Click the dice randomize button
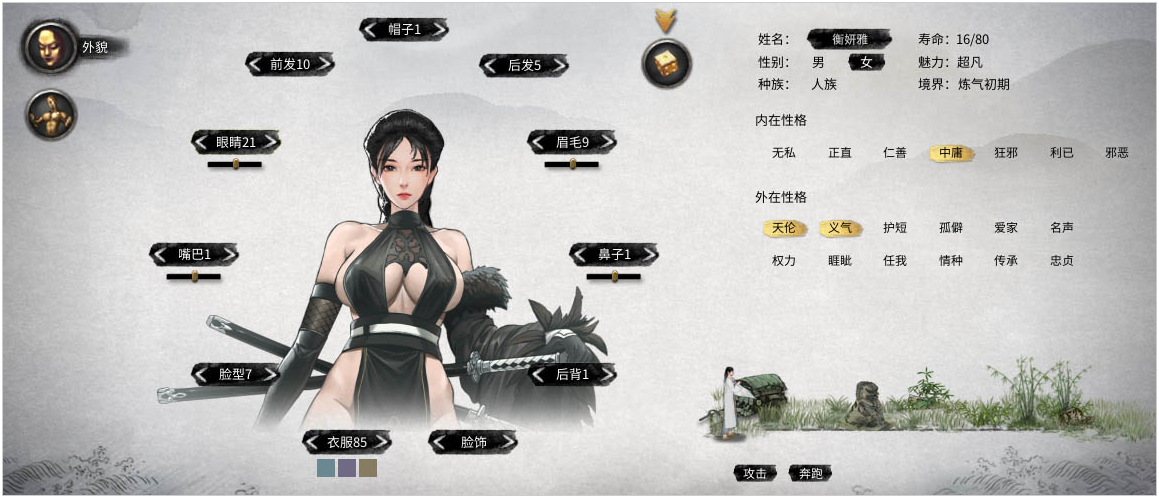This screenshot has height=498, width=1159. point(666,64)
